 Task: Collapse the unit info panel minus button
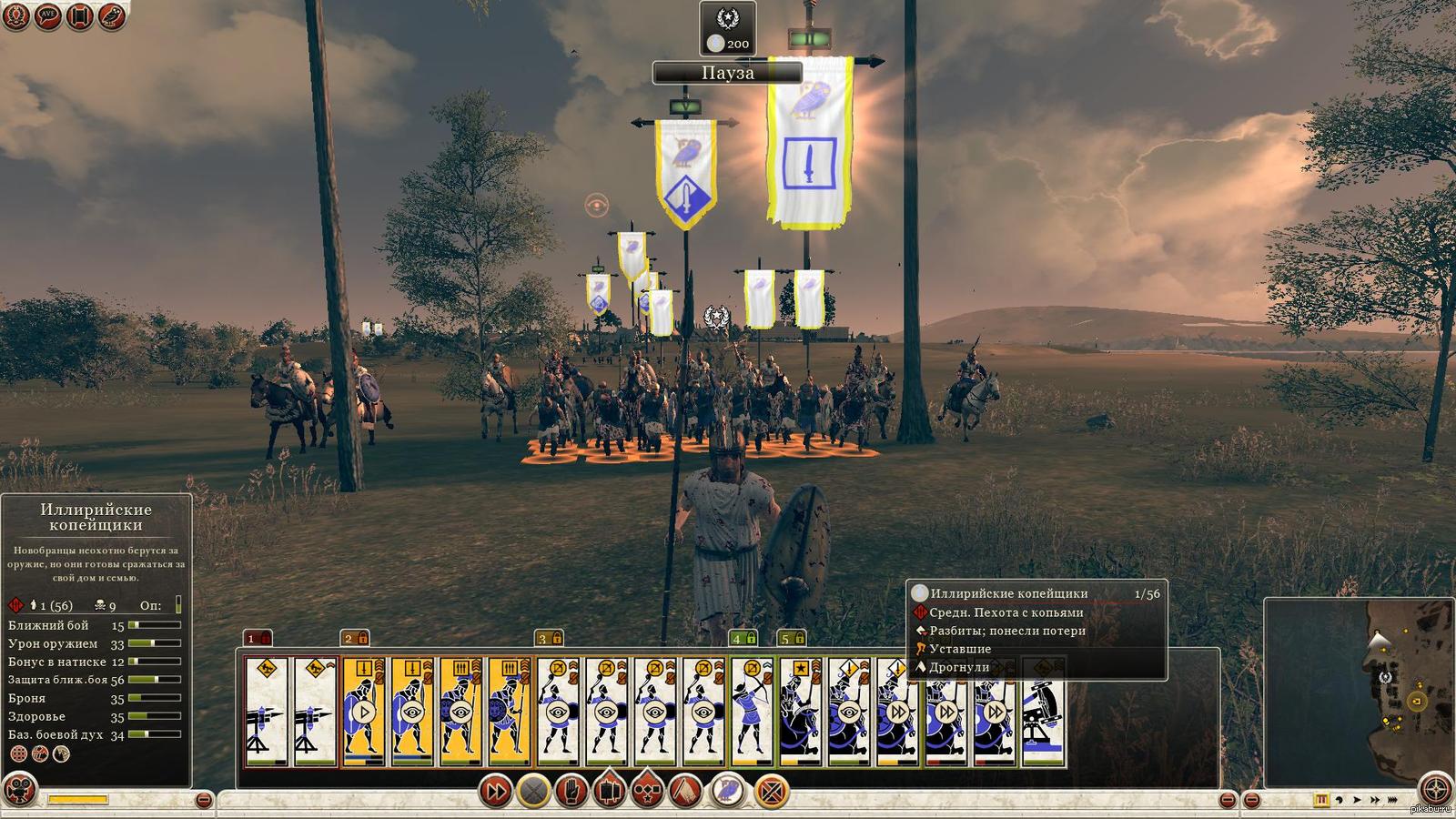[204, 800]
